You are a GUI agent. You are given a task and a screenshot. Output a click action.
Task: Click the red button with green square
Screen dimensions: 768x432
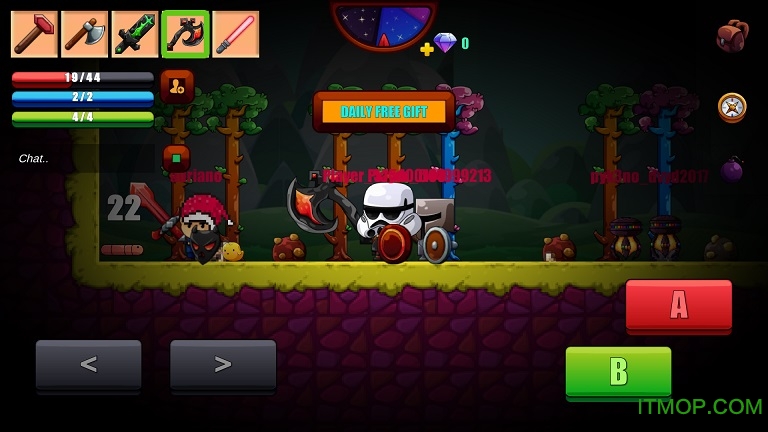tap(176, 158)
